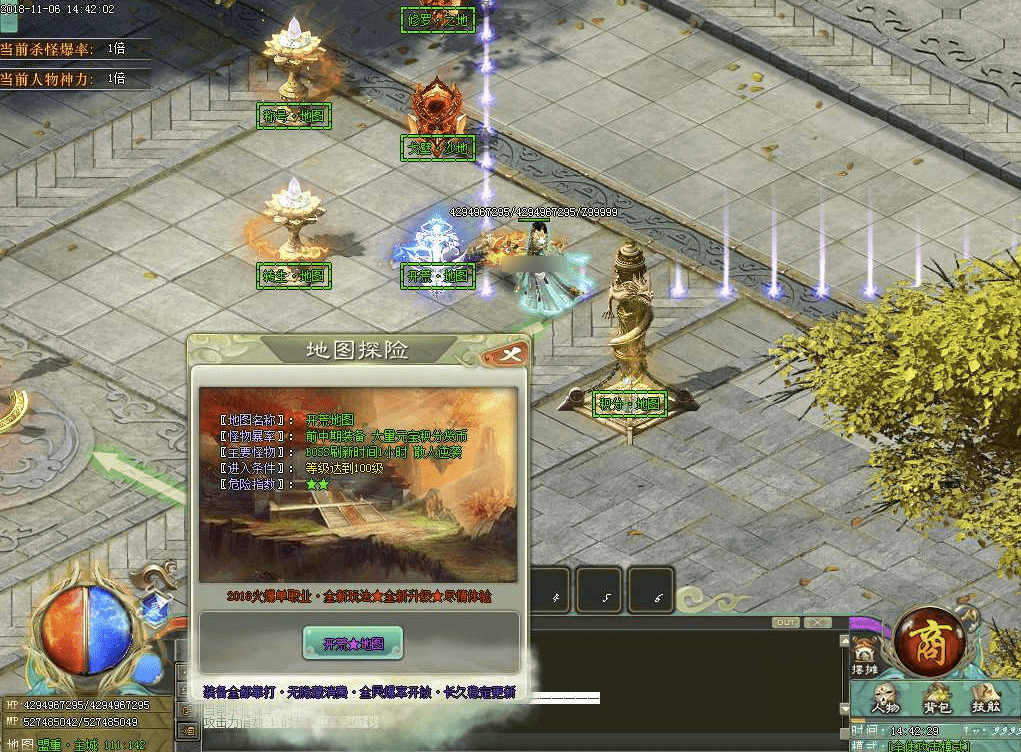
Task: Click the OUT button above chat
Action: click(787, 622)
